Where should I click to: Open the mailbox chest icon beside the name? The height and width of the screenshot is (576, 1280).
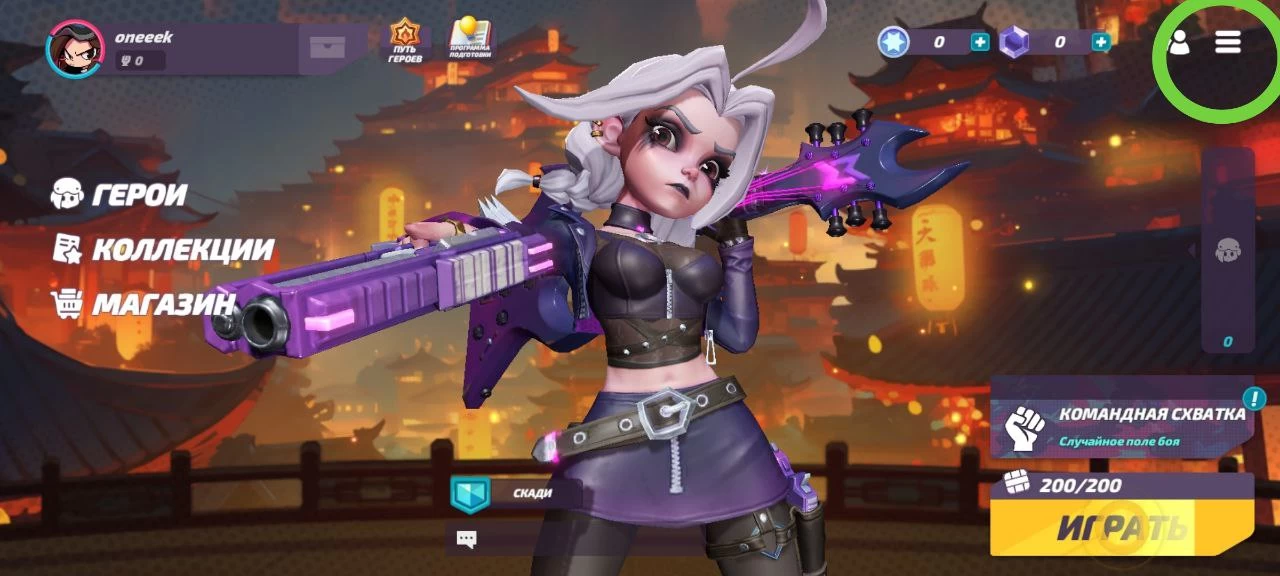tap(327, 48)
